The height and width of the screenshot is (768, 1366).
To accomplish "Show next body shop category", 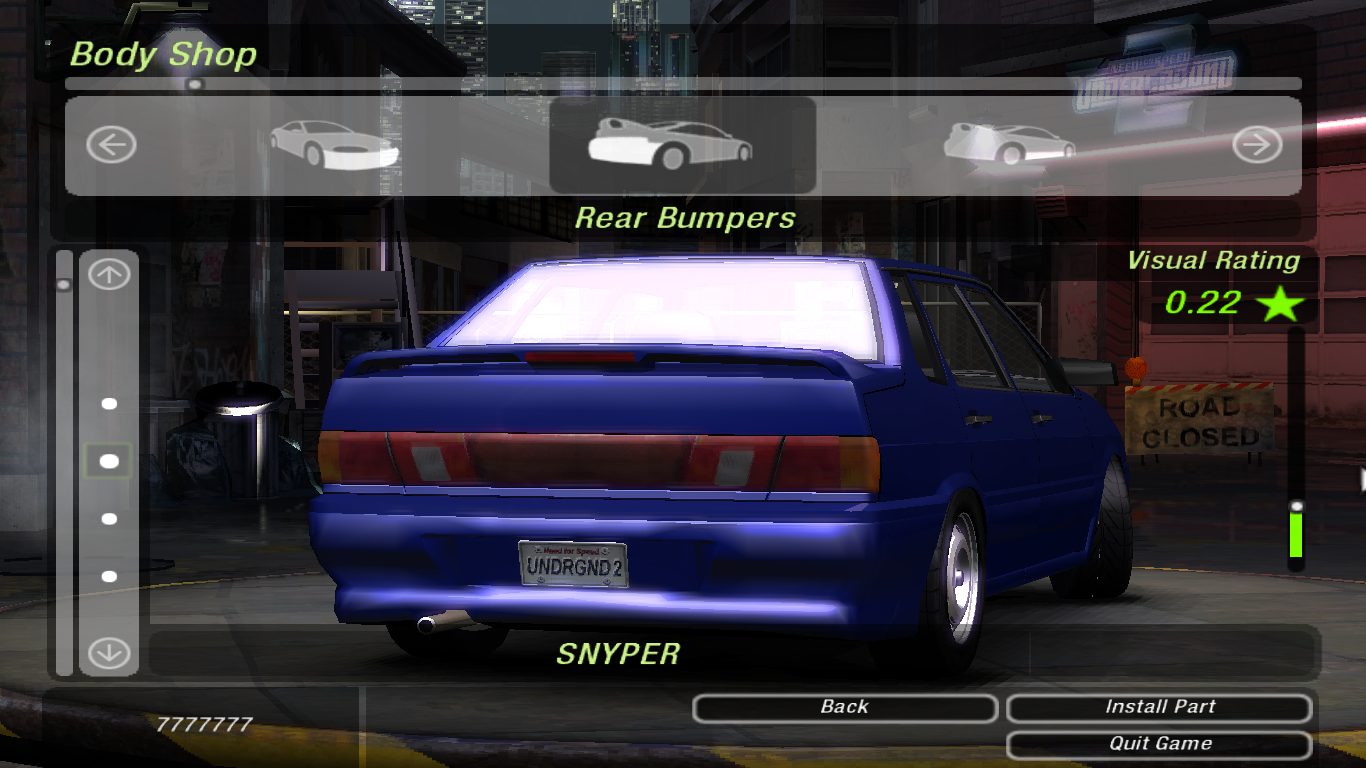I will point(1256,146).
